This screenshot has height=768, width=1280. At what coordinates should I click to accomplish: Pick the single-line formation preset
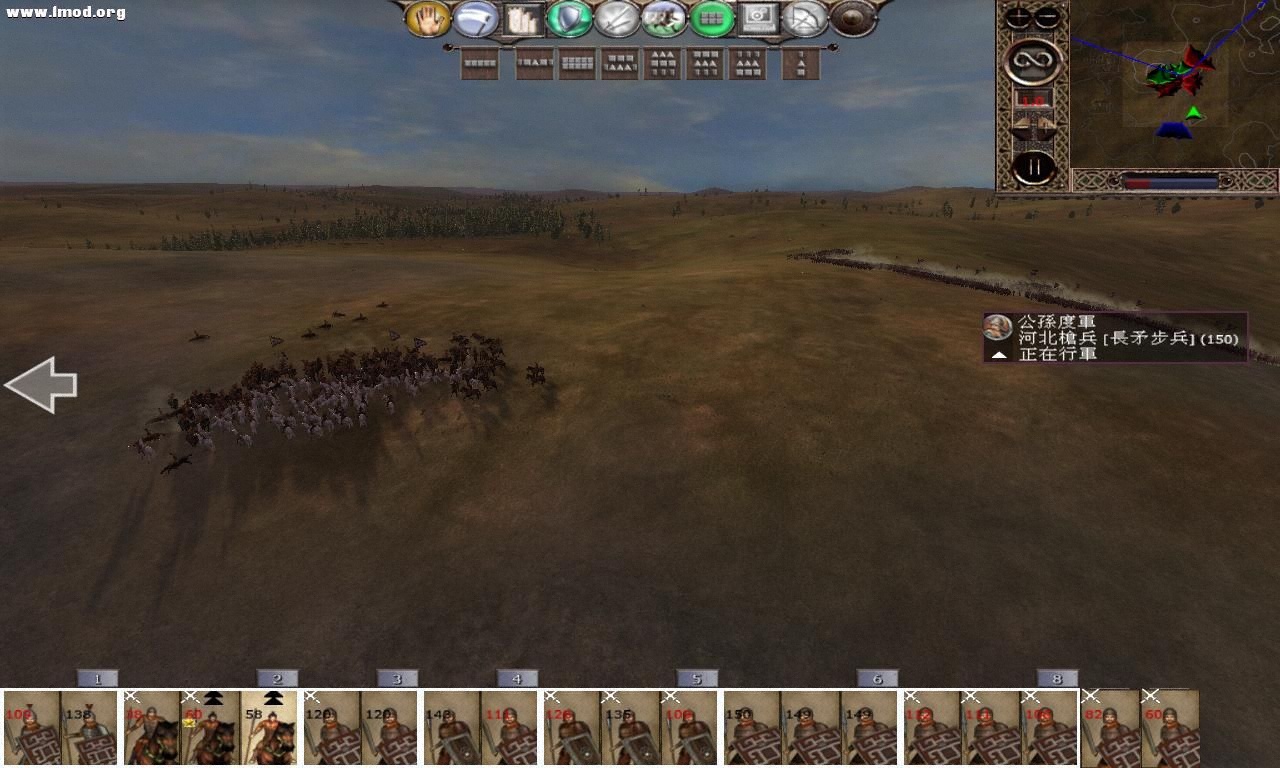click(x=478, y=62)
